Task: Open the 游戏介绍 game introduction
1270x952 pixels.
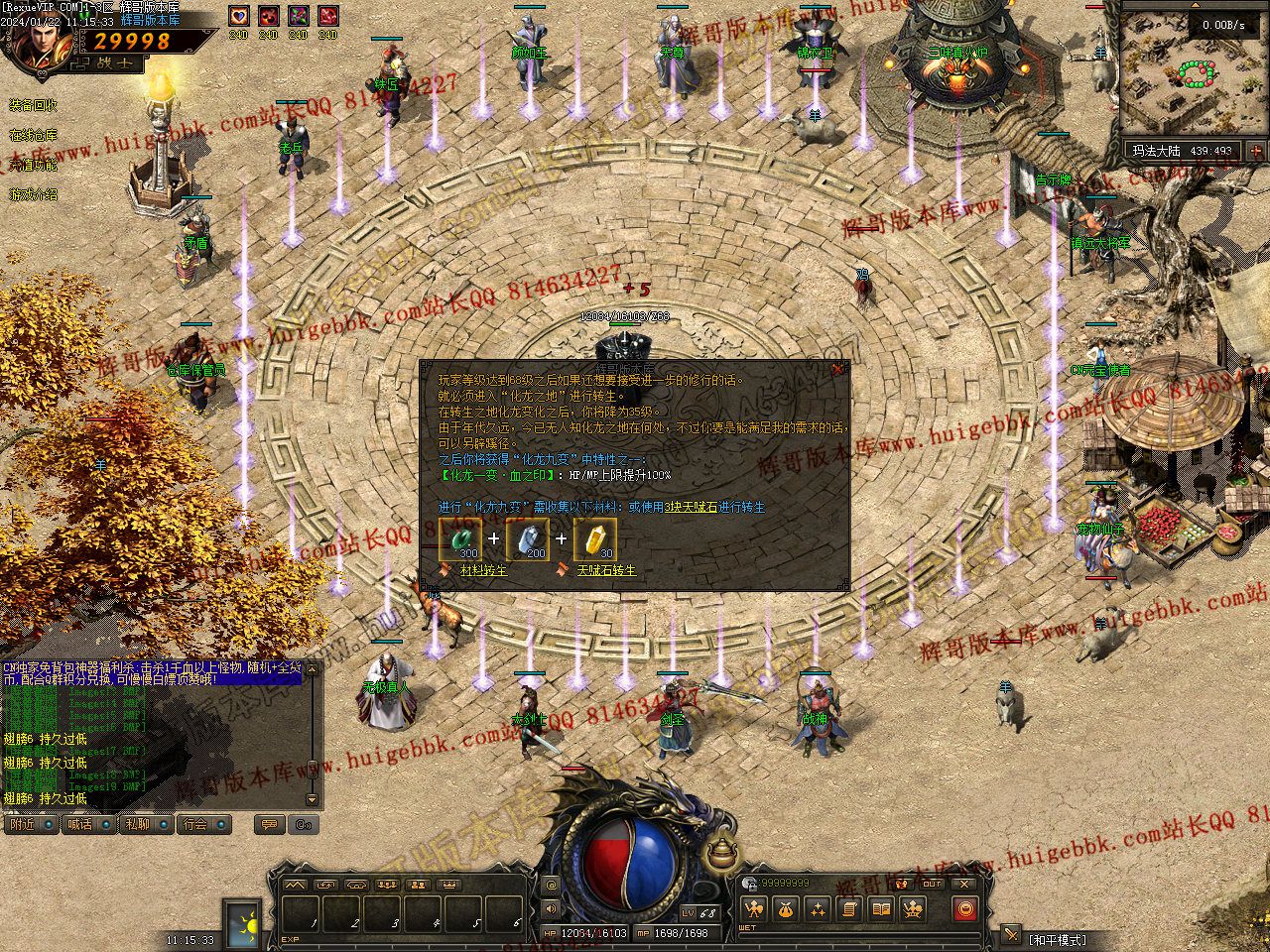Action: click(34, 194)
